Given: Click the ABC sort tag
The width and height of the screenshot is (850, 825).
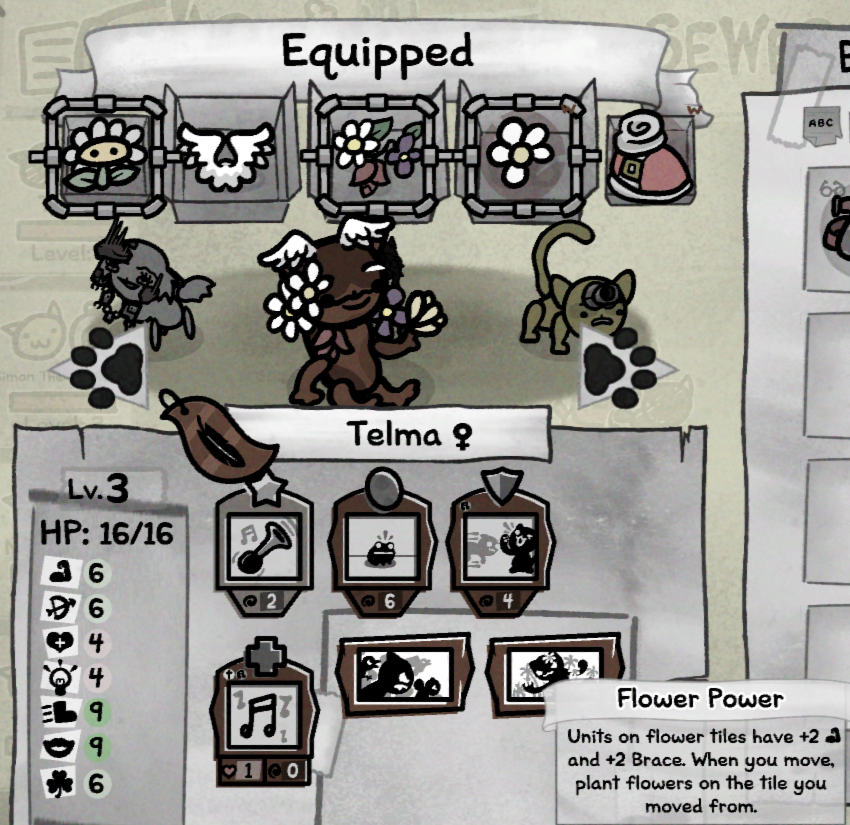Looking at the screenshot, I should (819, 124).
